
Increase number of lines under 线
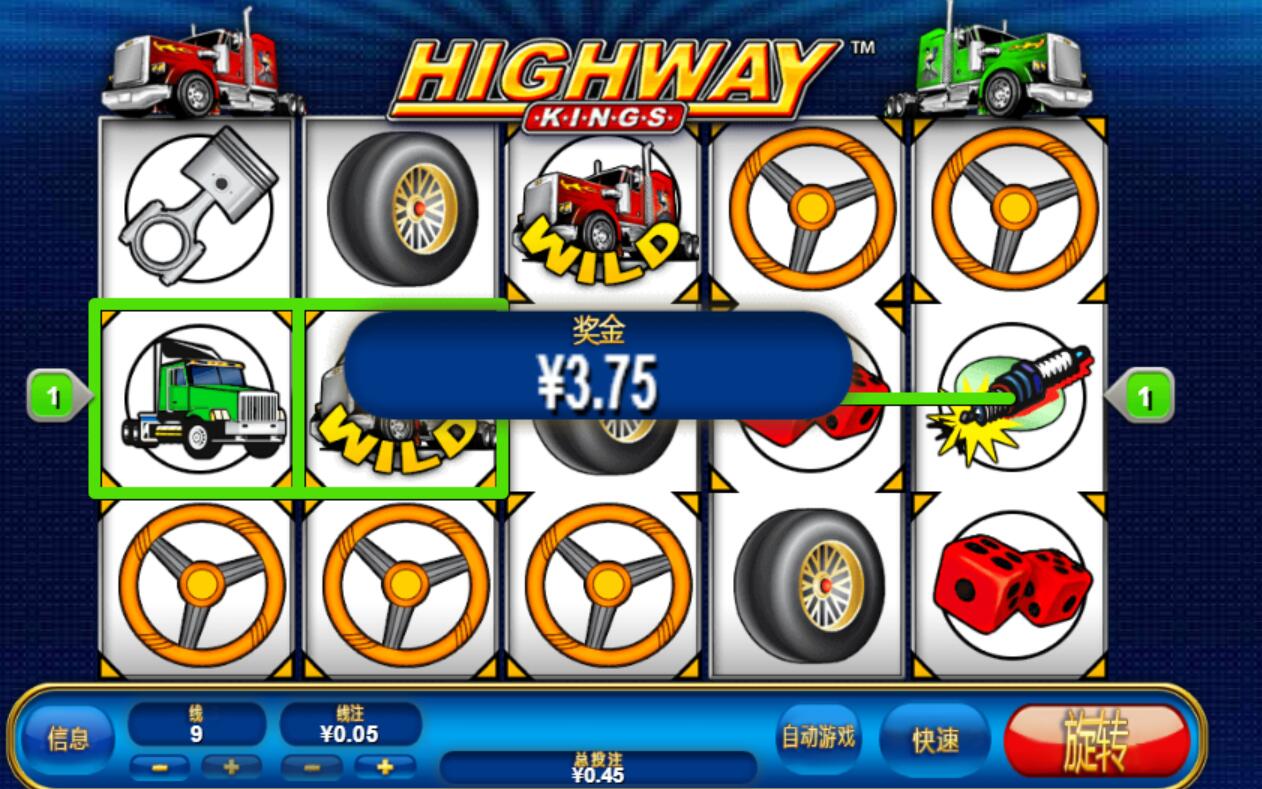(x=232, y=768)
